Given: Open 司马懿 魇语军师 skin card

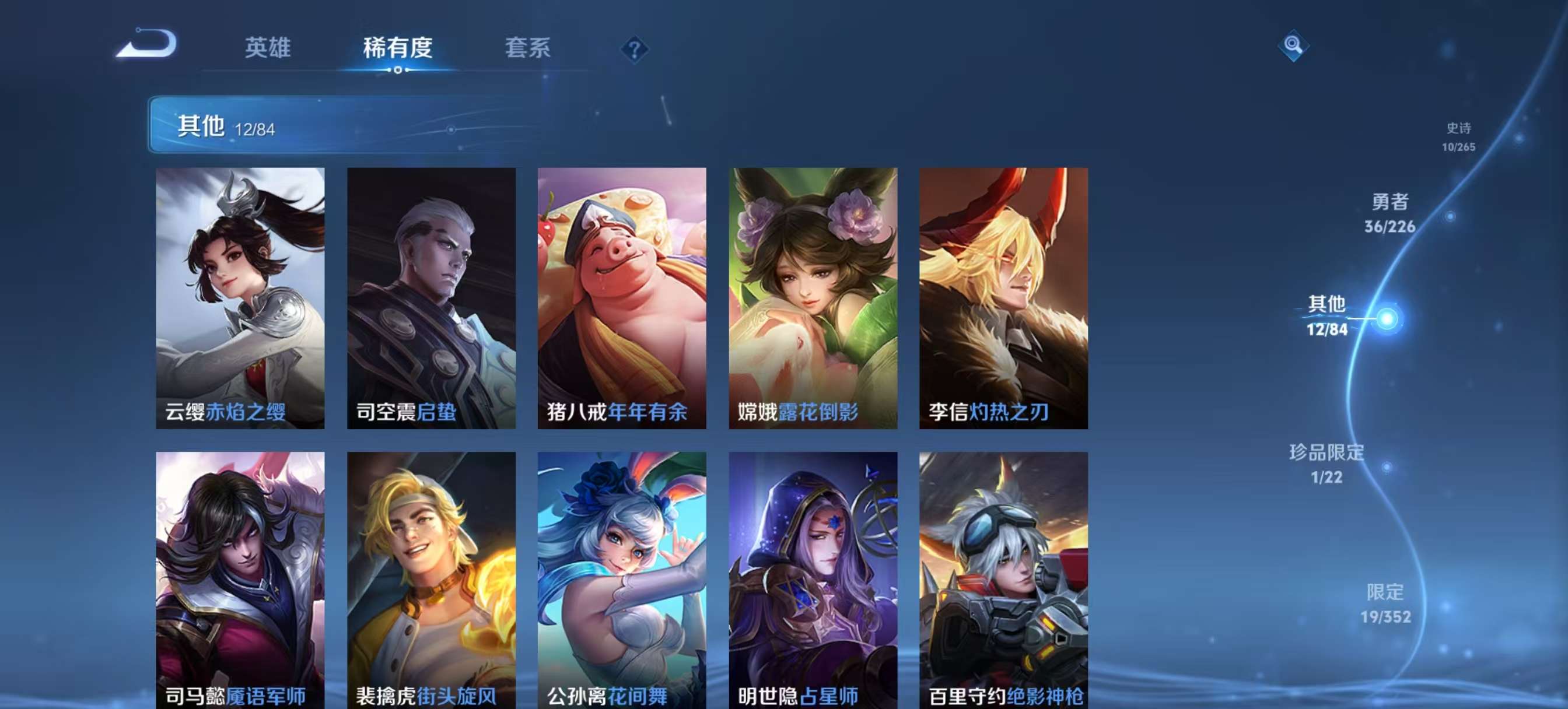Looking at the screenshot, I should coord(239,578).
